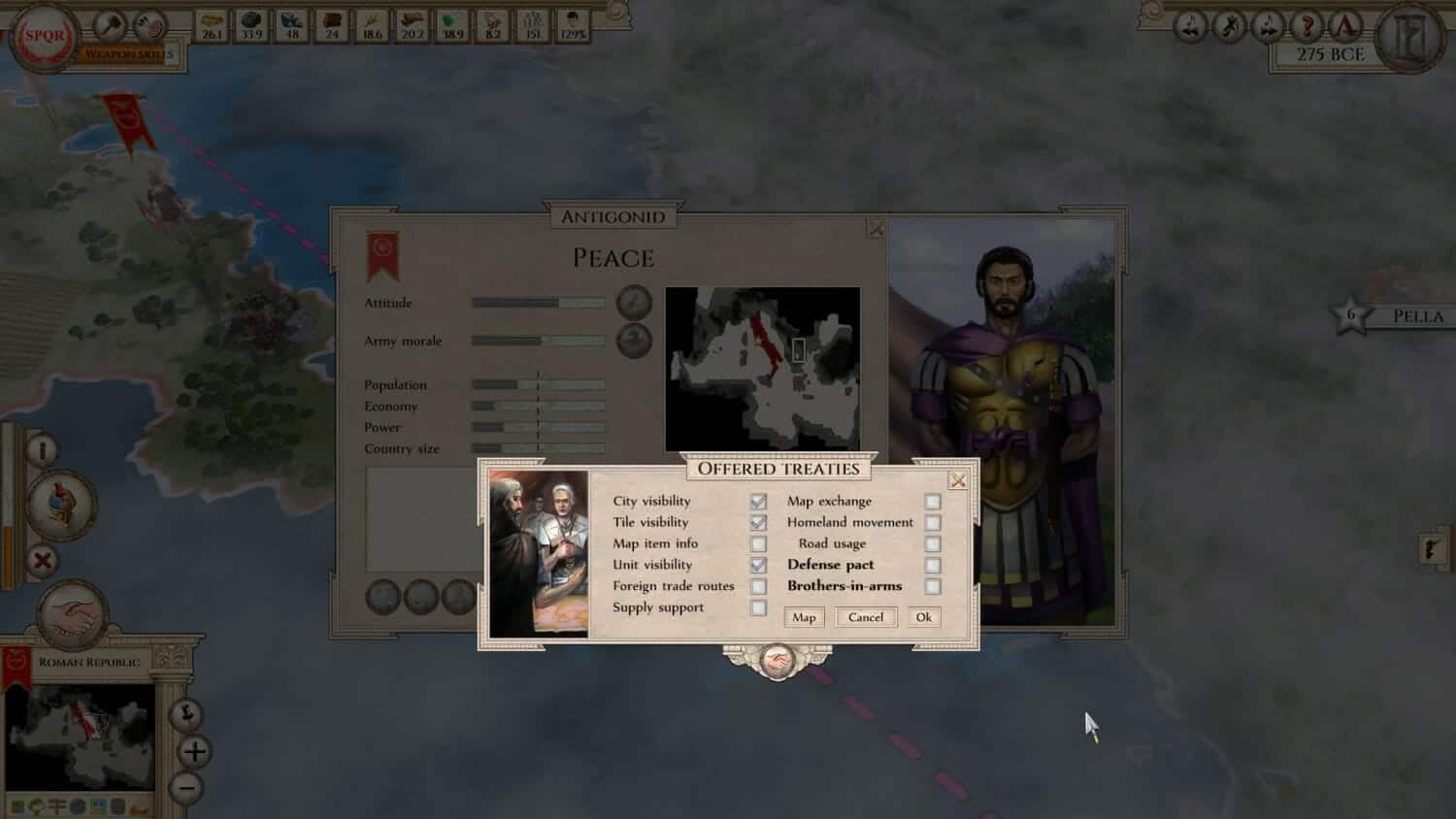Click the zoom-in plus on the minimap
This screenshot has height=819, width=1456.
[193, 752]
